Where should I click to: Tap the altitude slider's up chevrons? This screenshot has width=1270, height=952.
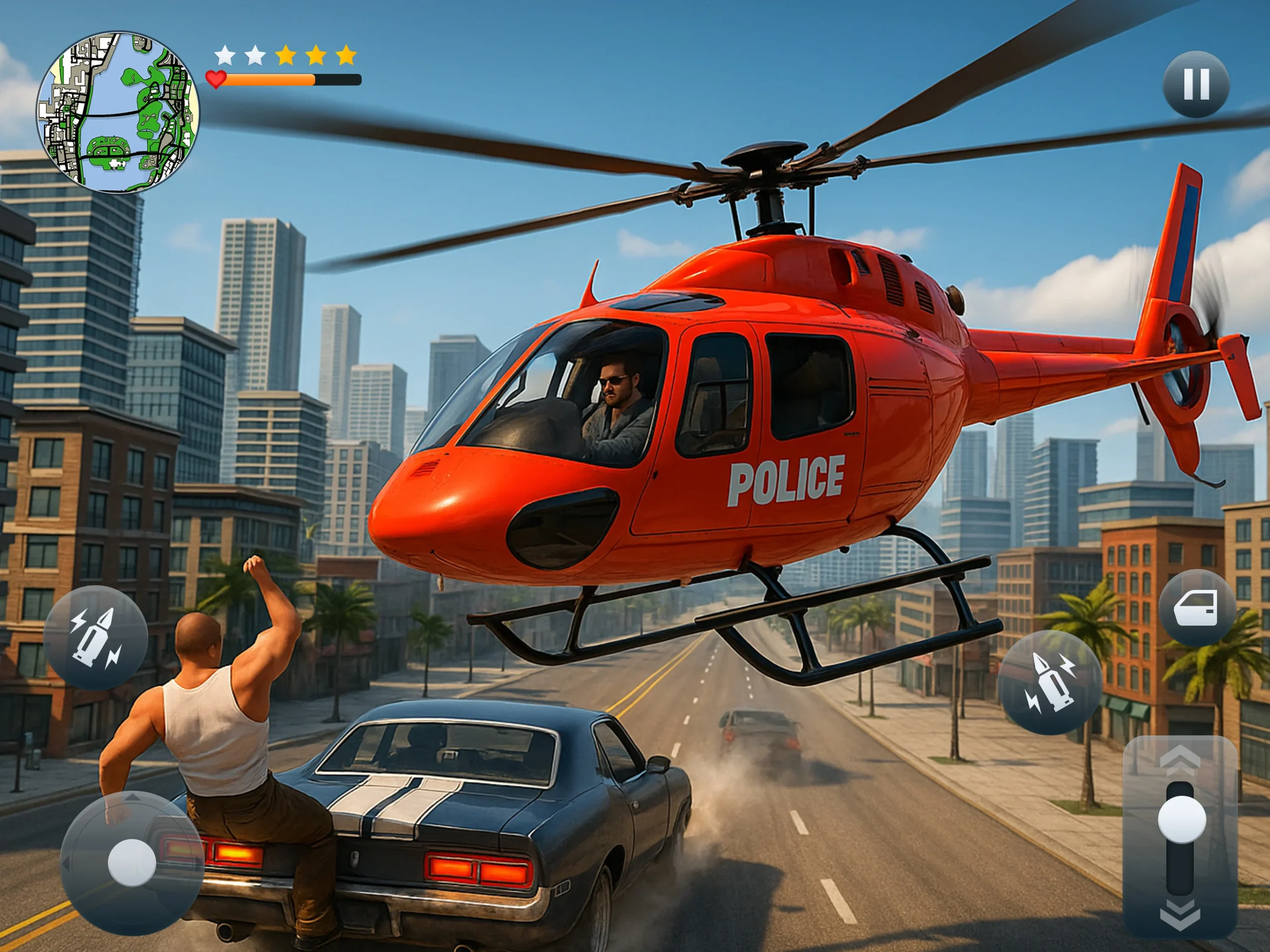(1180, 758)
